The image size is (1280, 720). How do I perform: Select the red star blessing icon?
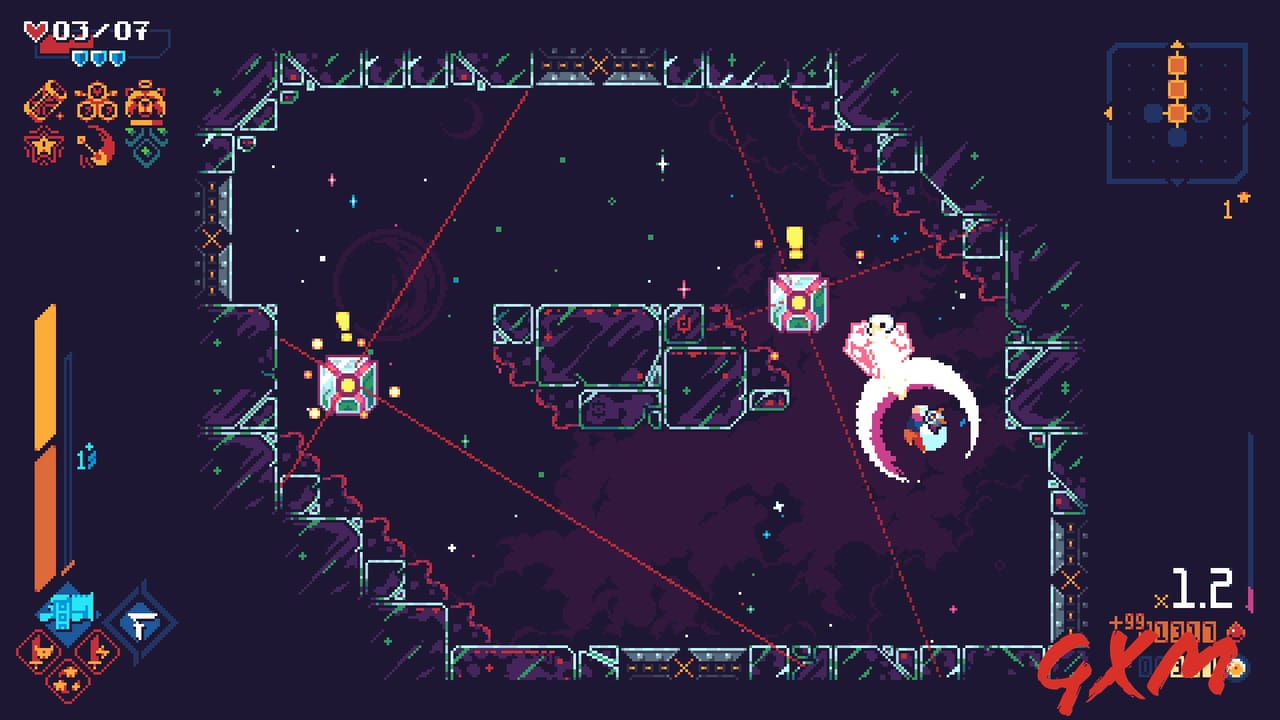point(43,147)
